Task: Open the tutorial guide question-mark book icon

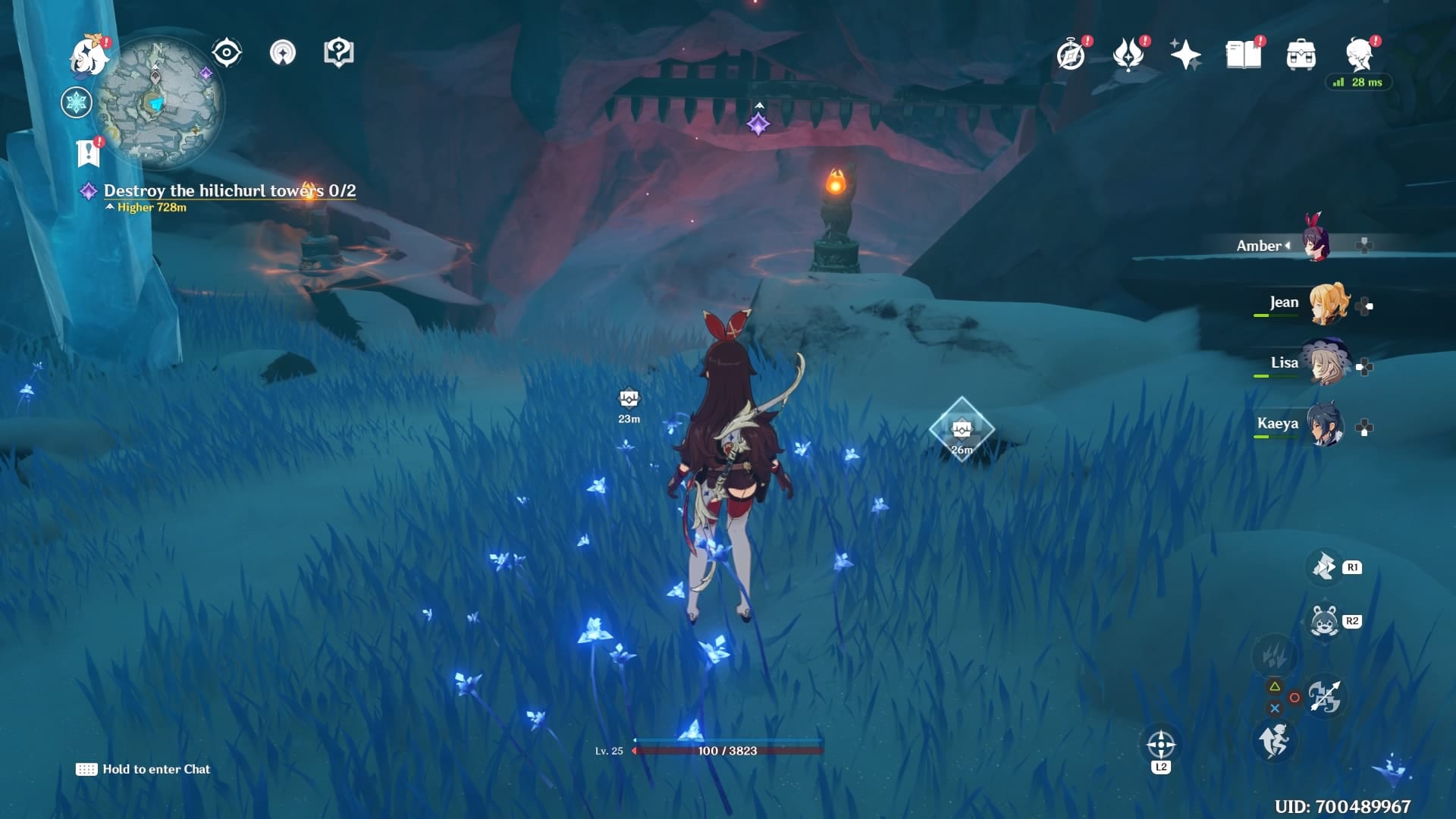Action: point(339,52)
